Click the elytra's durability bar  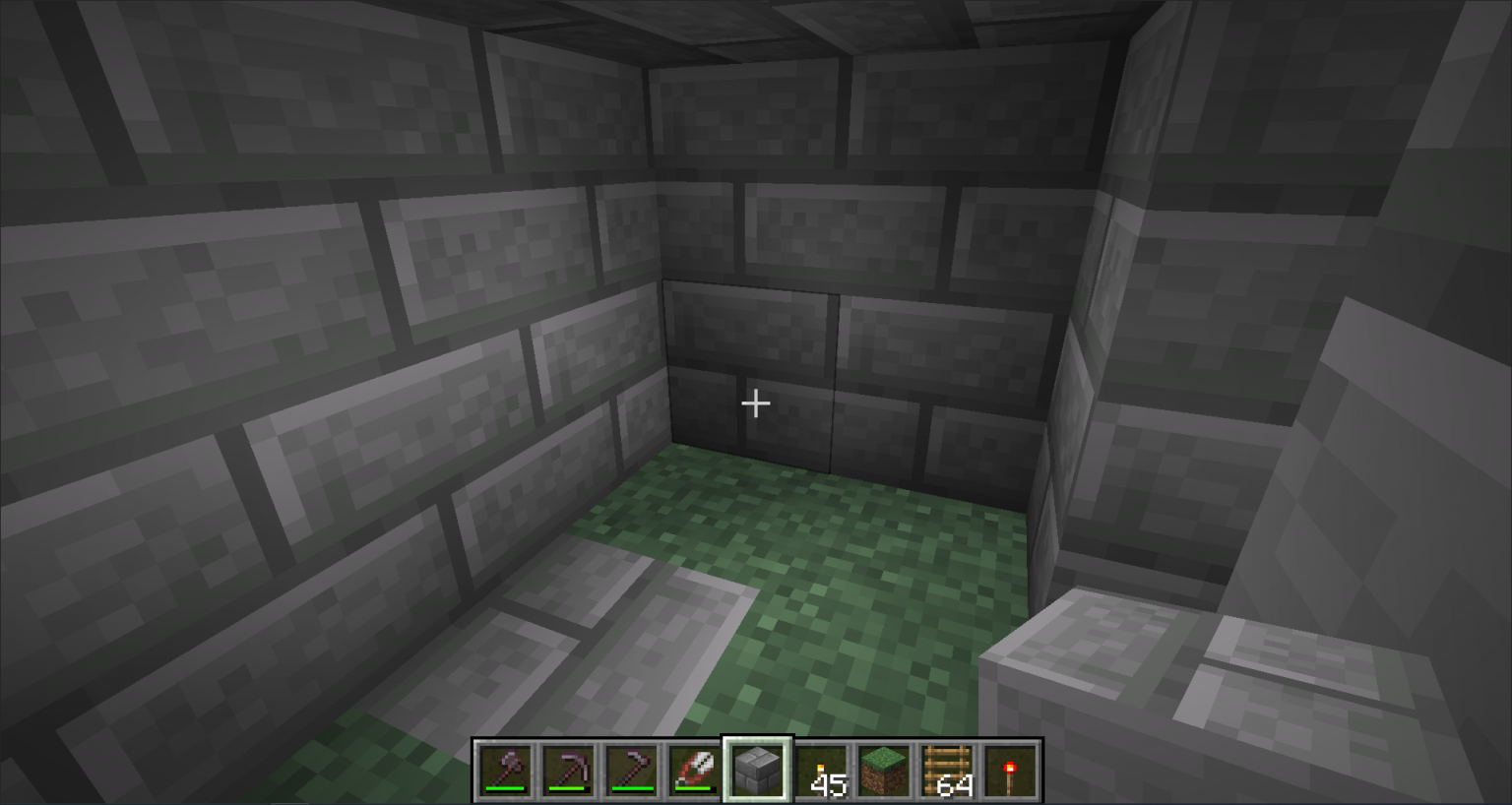click(693, 788)
